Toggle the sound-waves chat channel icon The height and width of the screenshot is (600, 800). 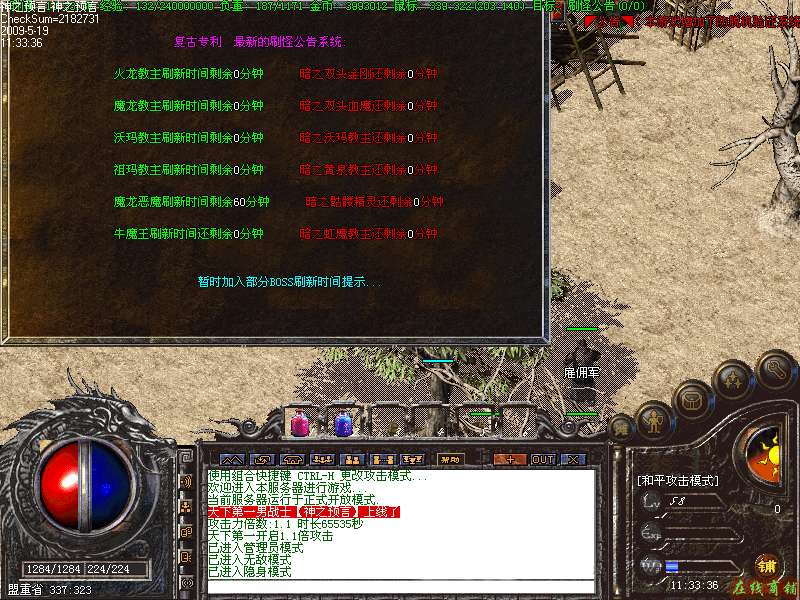click(x=186, y=482)
